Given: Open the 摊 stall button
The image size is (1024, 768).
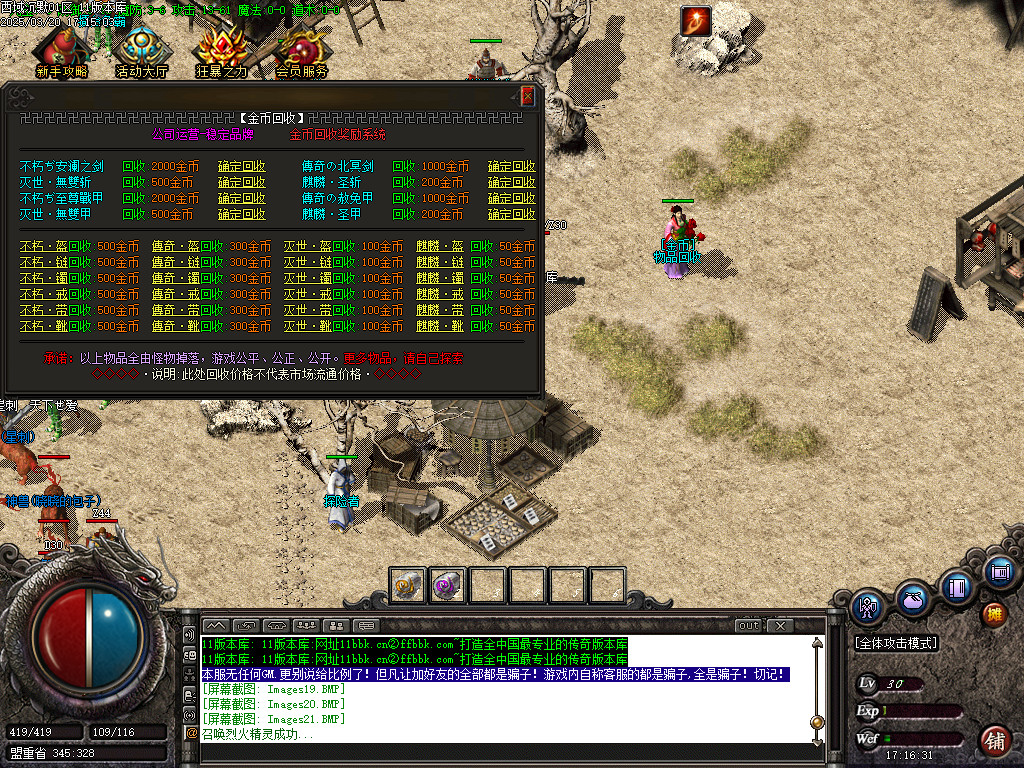Looking at the screenshot, I should click(x=994, y=613).
